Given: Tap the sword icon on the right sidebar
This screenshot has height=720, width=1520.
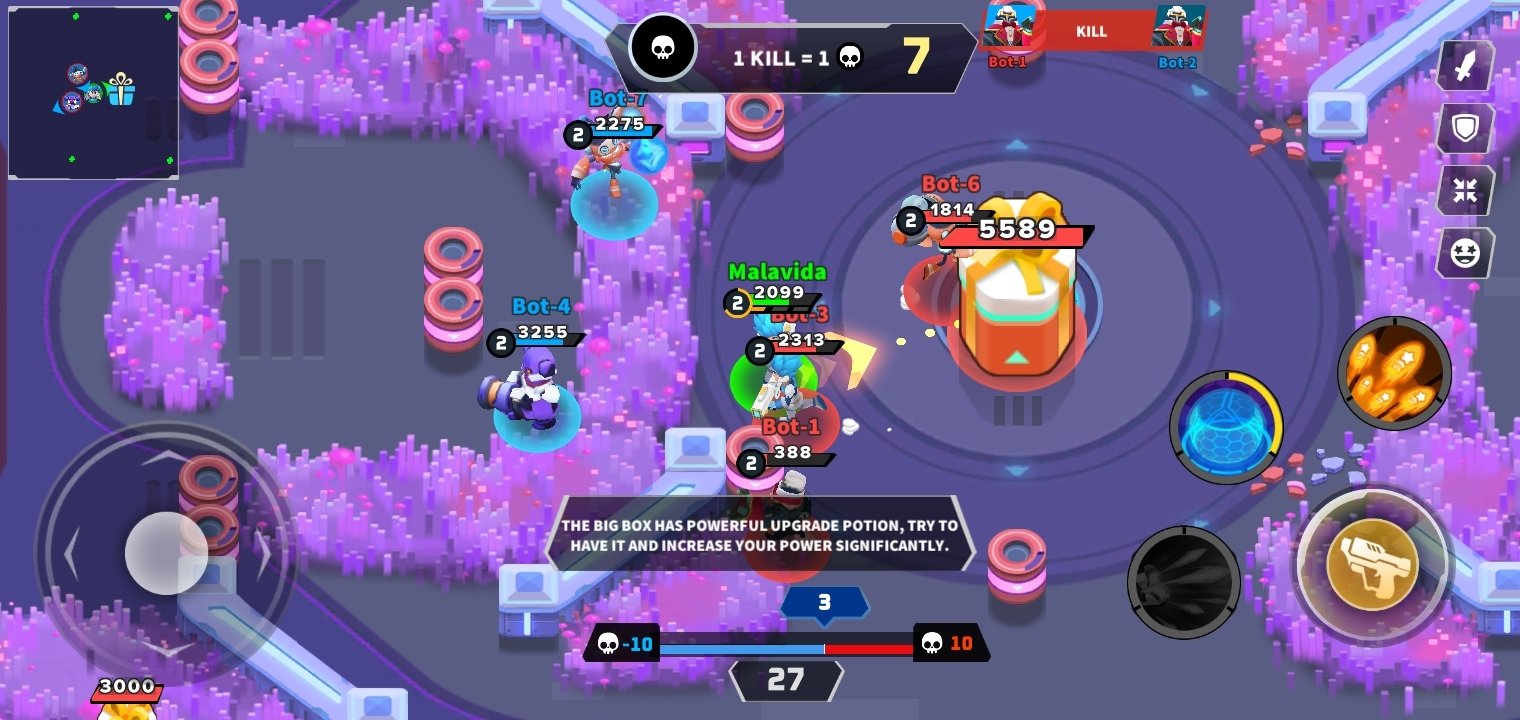Looking at the screenshot, I should point(1464,65).
